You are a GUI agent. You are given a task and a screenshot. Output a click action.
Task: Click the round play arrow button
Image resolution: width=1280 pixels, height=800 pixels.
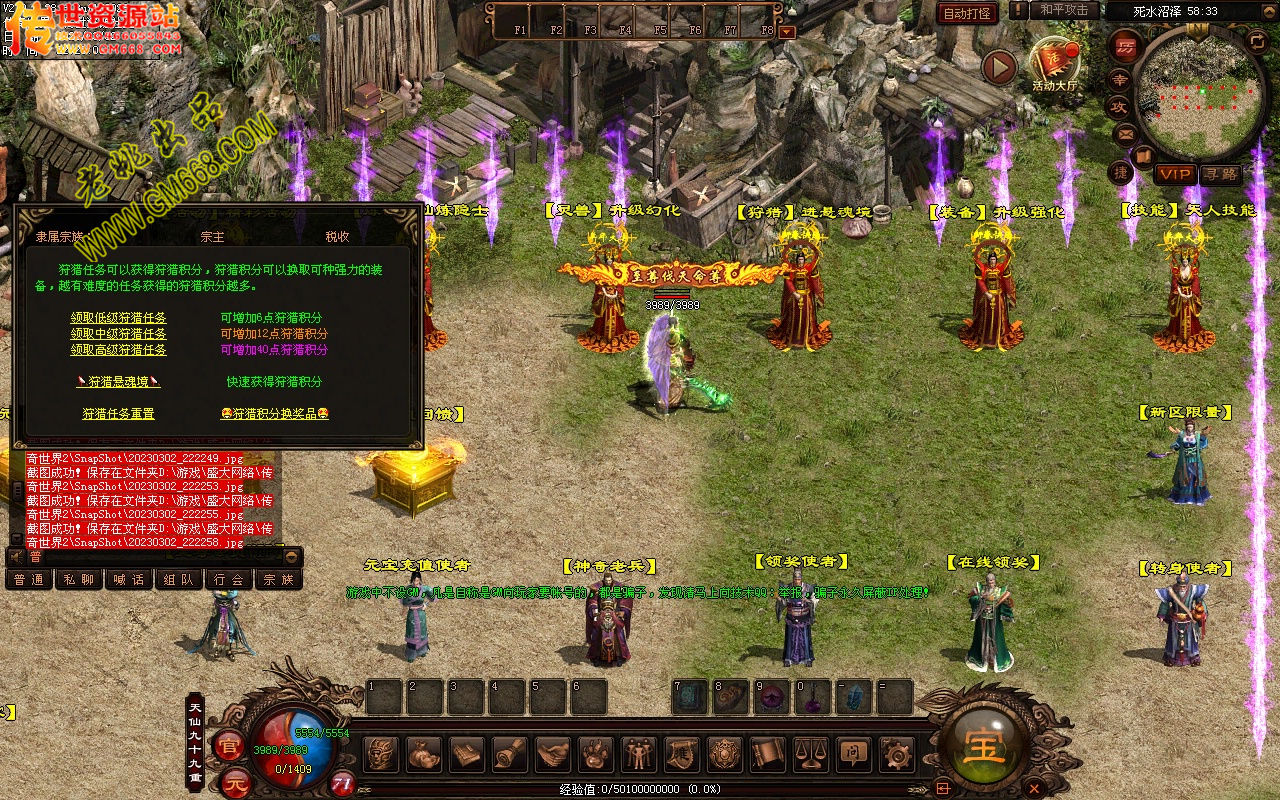pos(998,67)
